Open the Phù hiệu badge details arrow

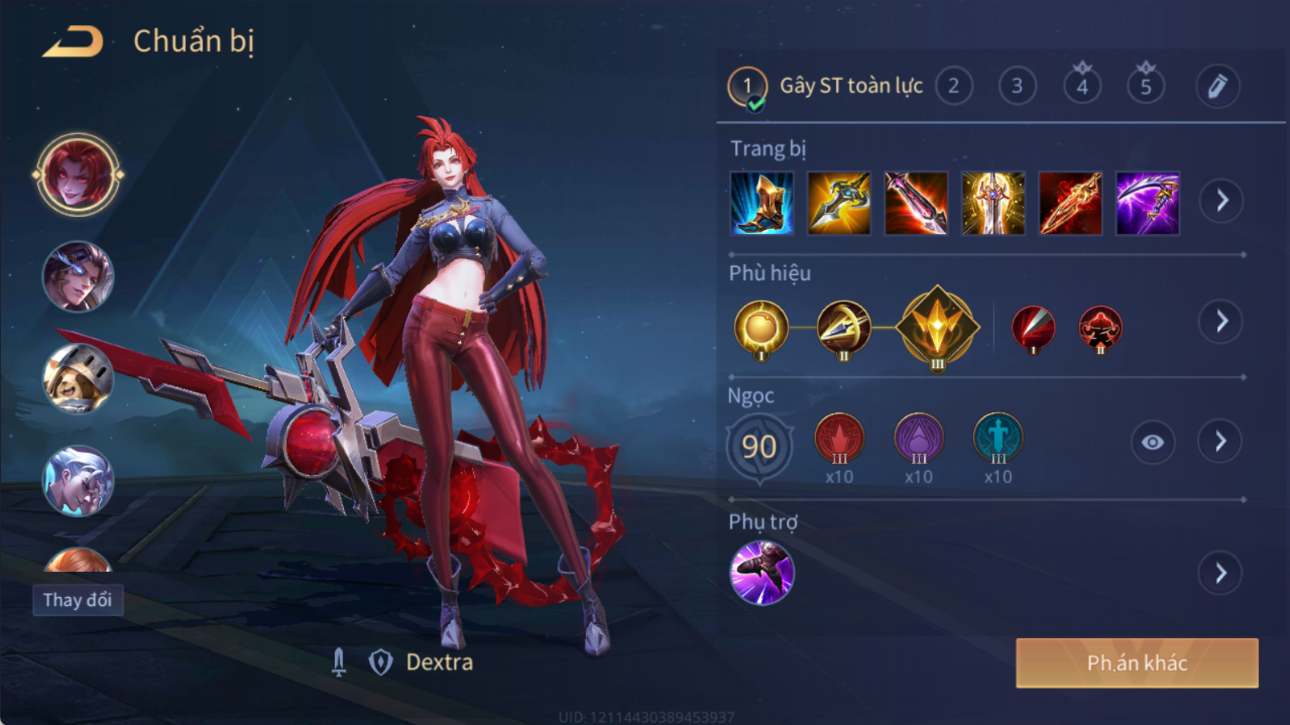tap(1221, 322)
